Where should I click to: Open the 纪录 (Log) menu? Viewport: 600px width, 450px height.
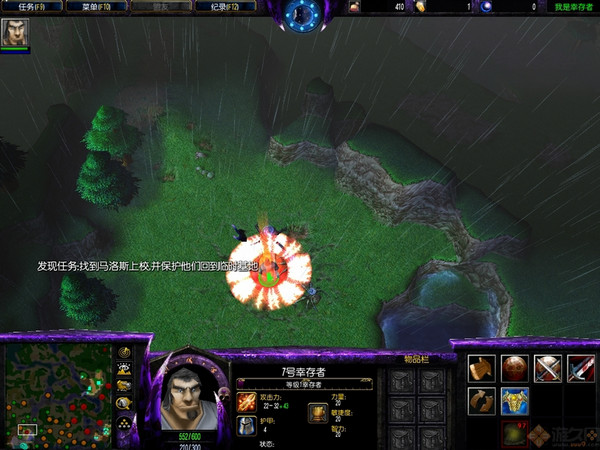coord(217,7)
